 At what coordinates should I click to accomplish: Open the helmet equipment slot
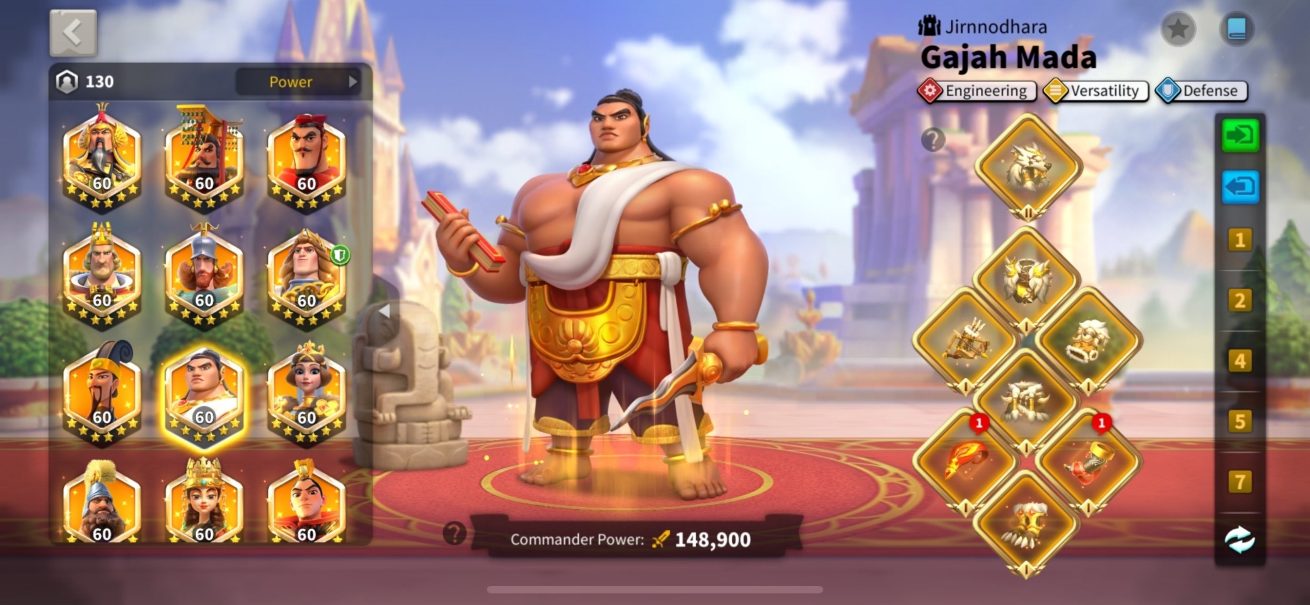point(1027,166)
